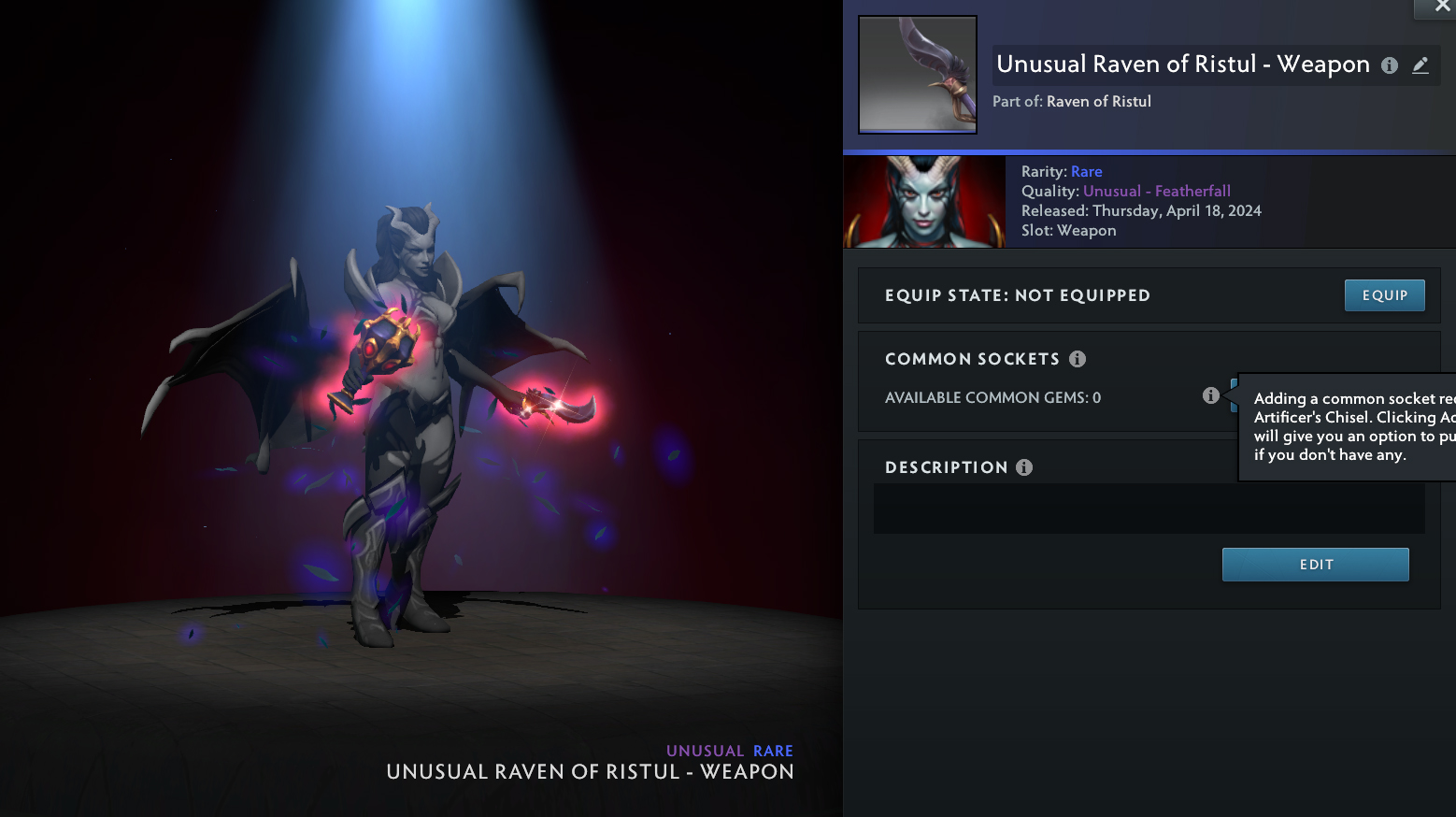
Task: Open the Common Sockets info icon
Action: coord(1078,359)
